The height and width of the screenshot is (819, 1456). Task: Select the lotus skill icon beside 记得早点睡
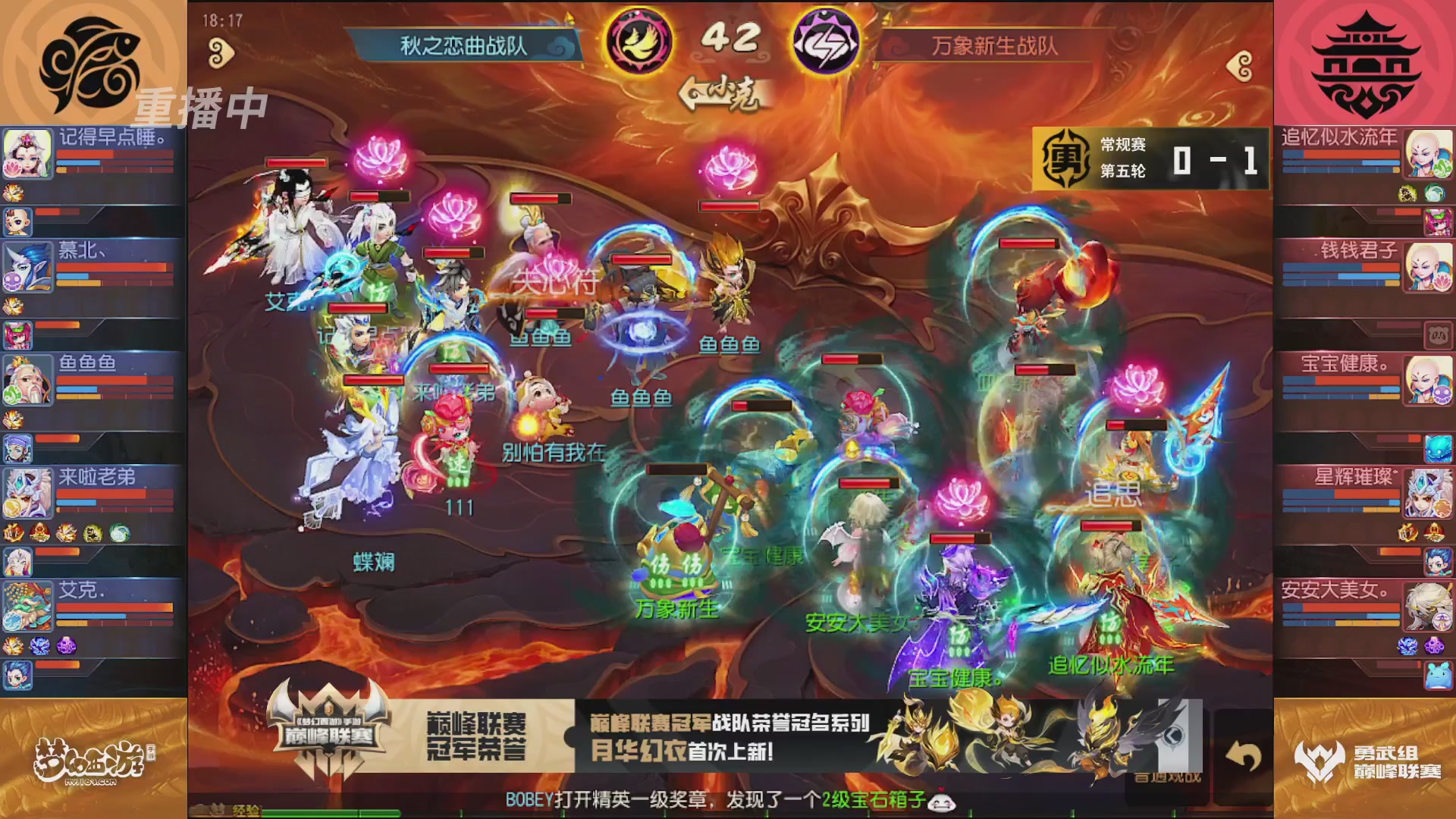[x=13, y=169]
